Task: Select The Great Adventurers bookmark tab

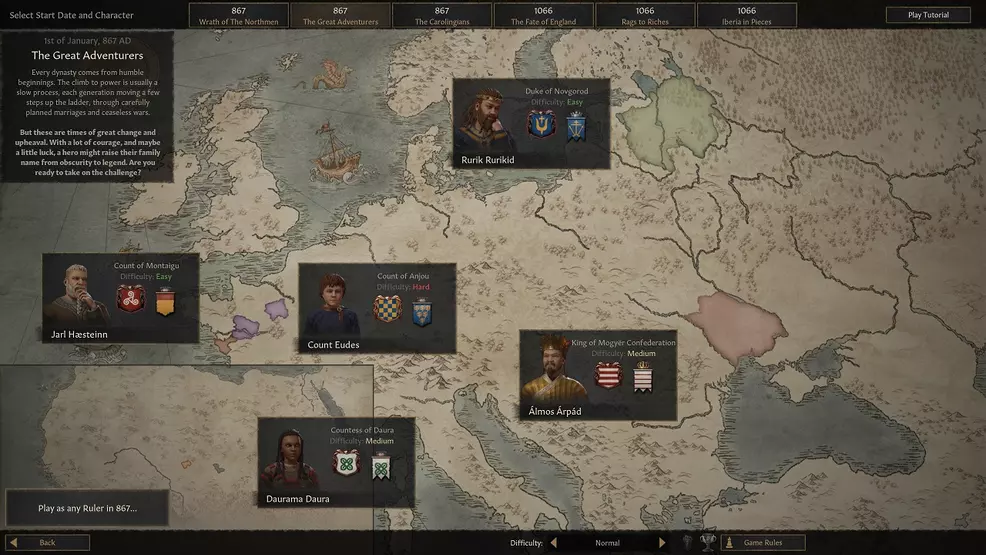Action: pyautogui.click(x=340, y=16)
